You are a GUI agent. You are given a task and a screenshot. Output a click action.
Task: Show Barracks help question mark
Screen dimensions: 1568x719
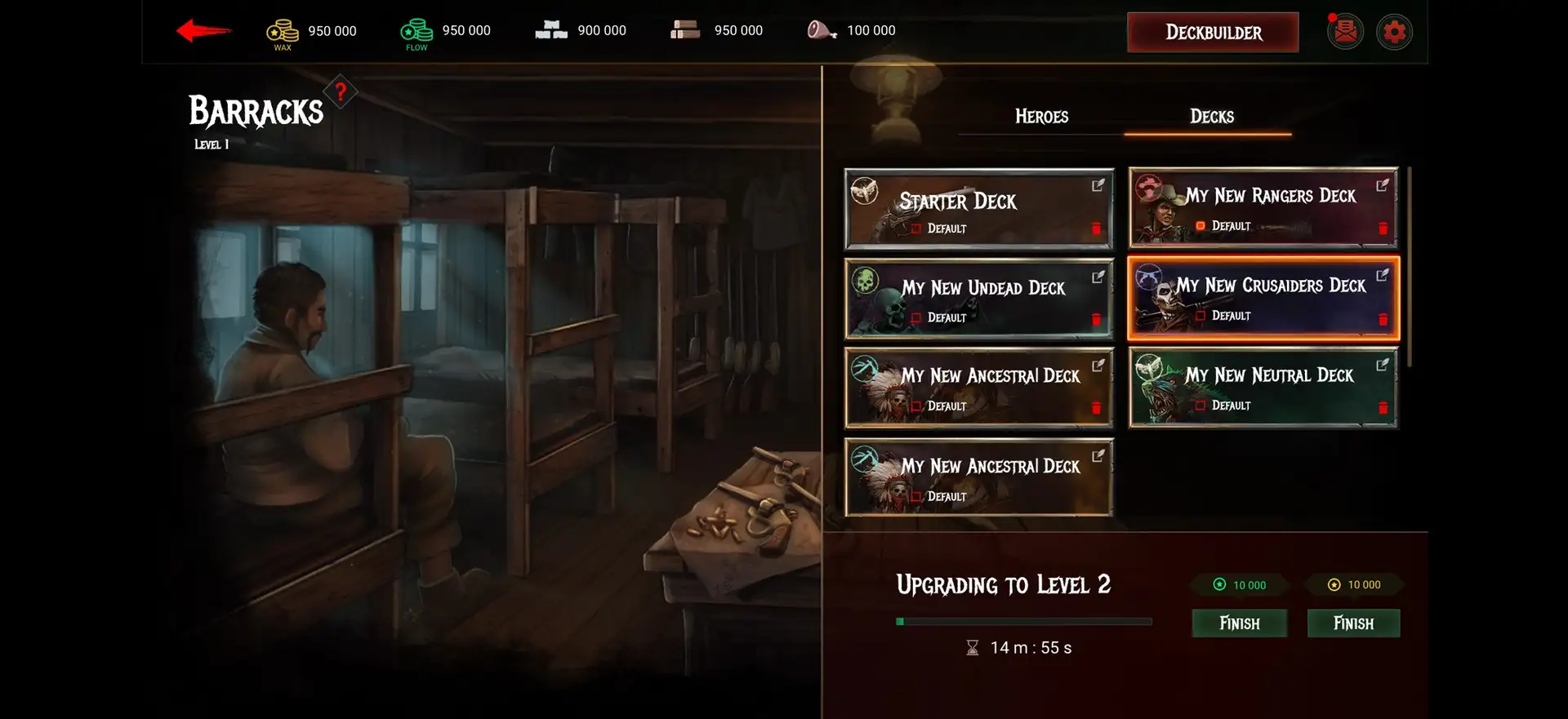click(341, 92)
